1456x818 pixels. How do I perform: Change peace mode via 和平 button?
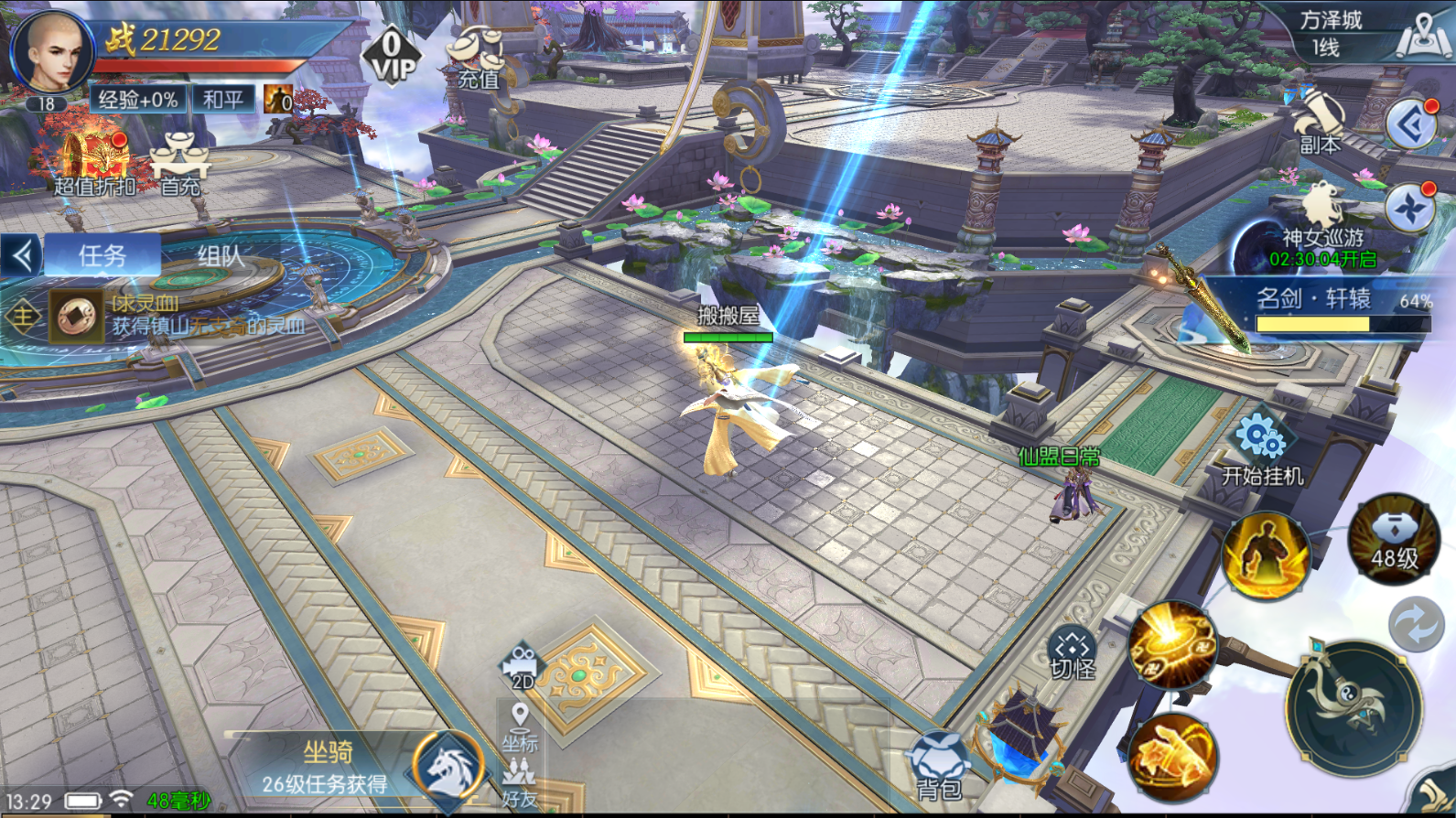223,99
